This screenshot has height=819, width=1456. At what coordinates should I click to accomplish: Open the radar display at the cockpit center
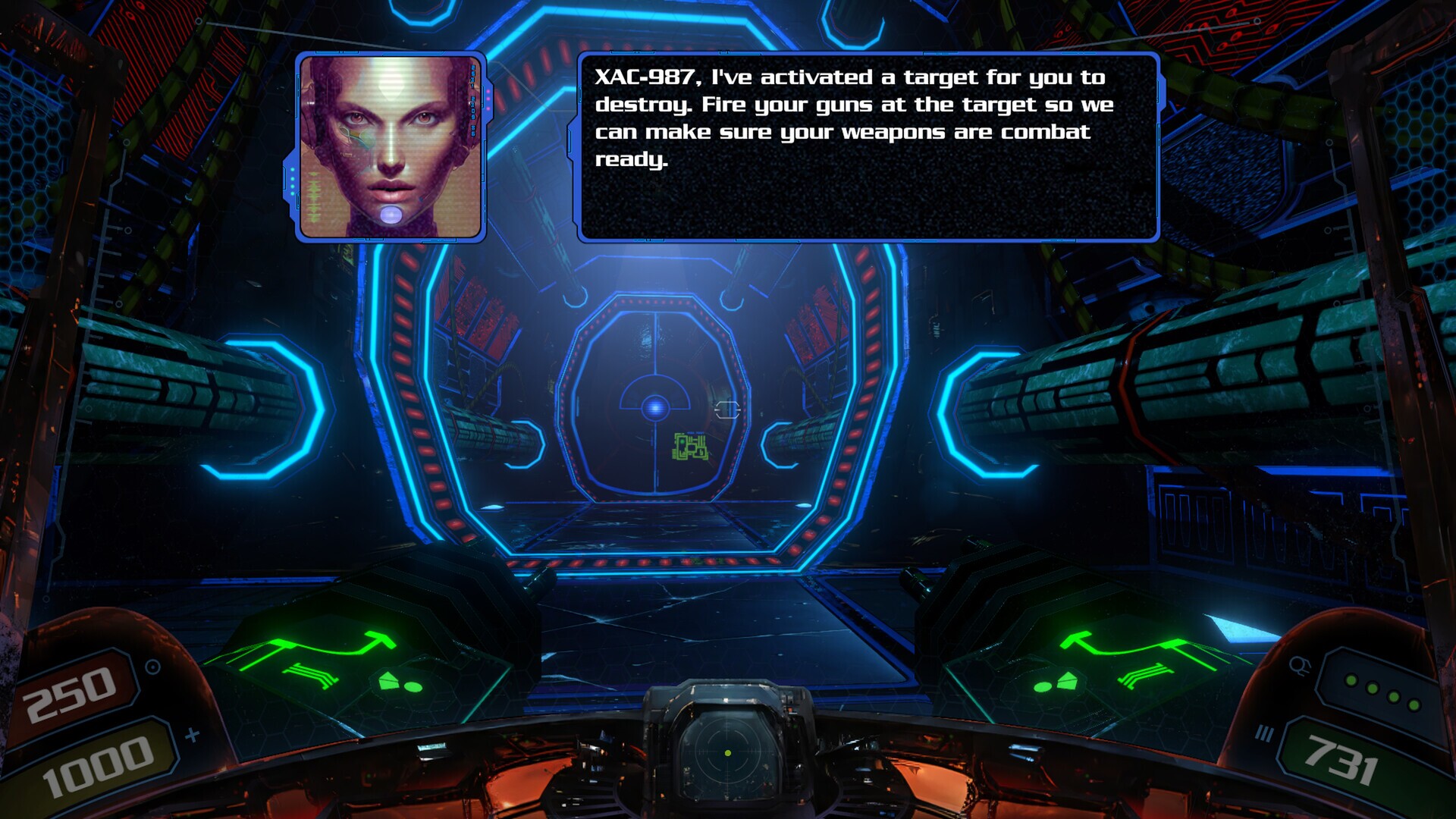[x=730, y=758]
